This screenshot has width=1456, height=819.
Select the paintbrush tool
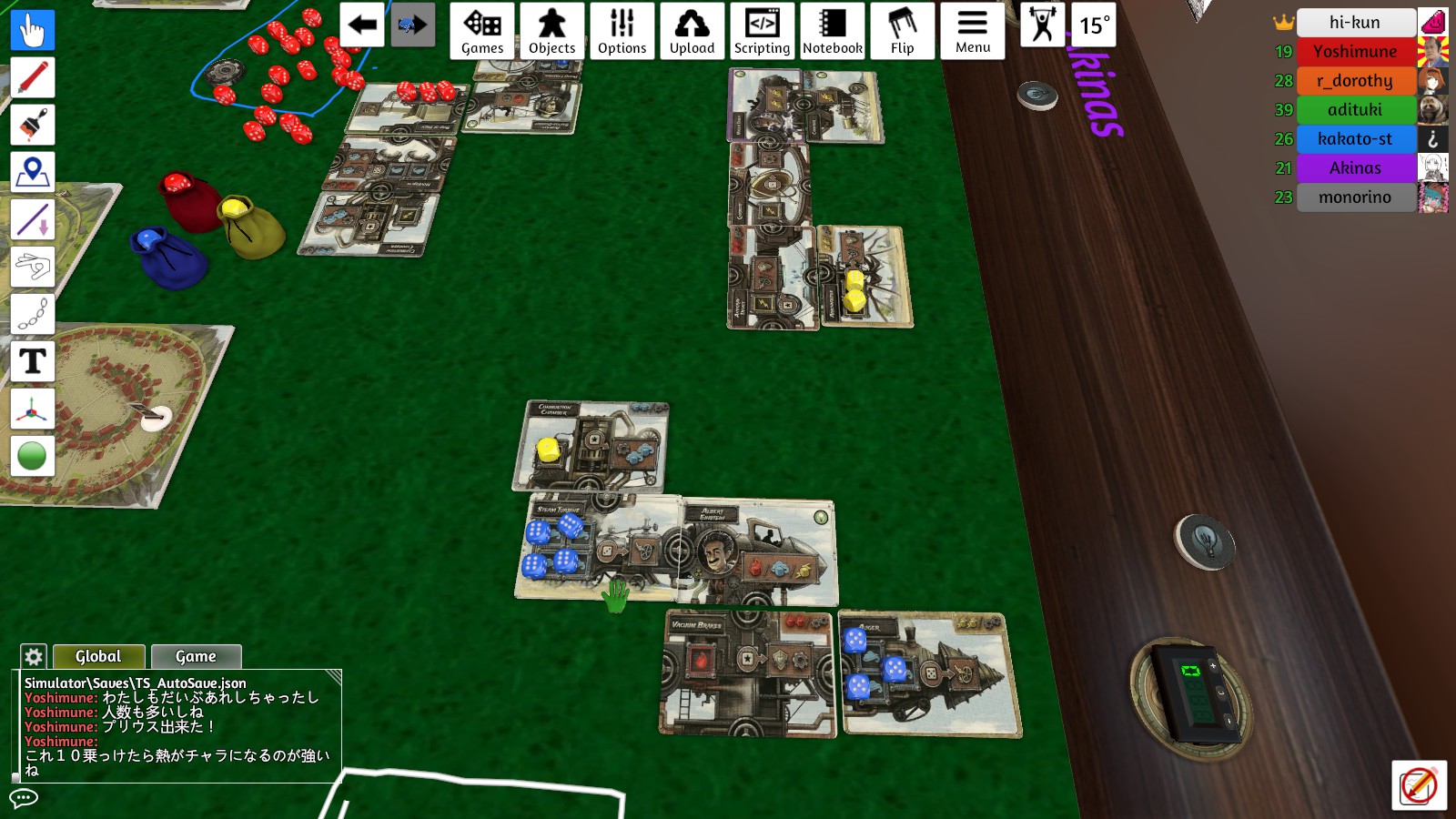point(32,125)
